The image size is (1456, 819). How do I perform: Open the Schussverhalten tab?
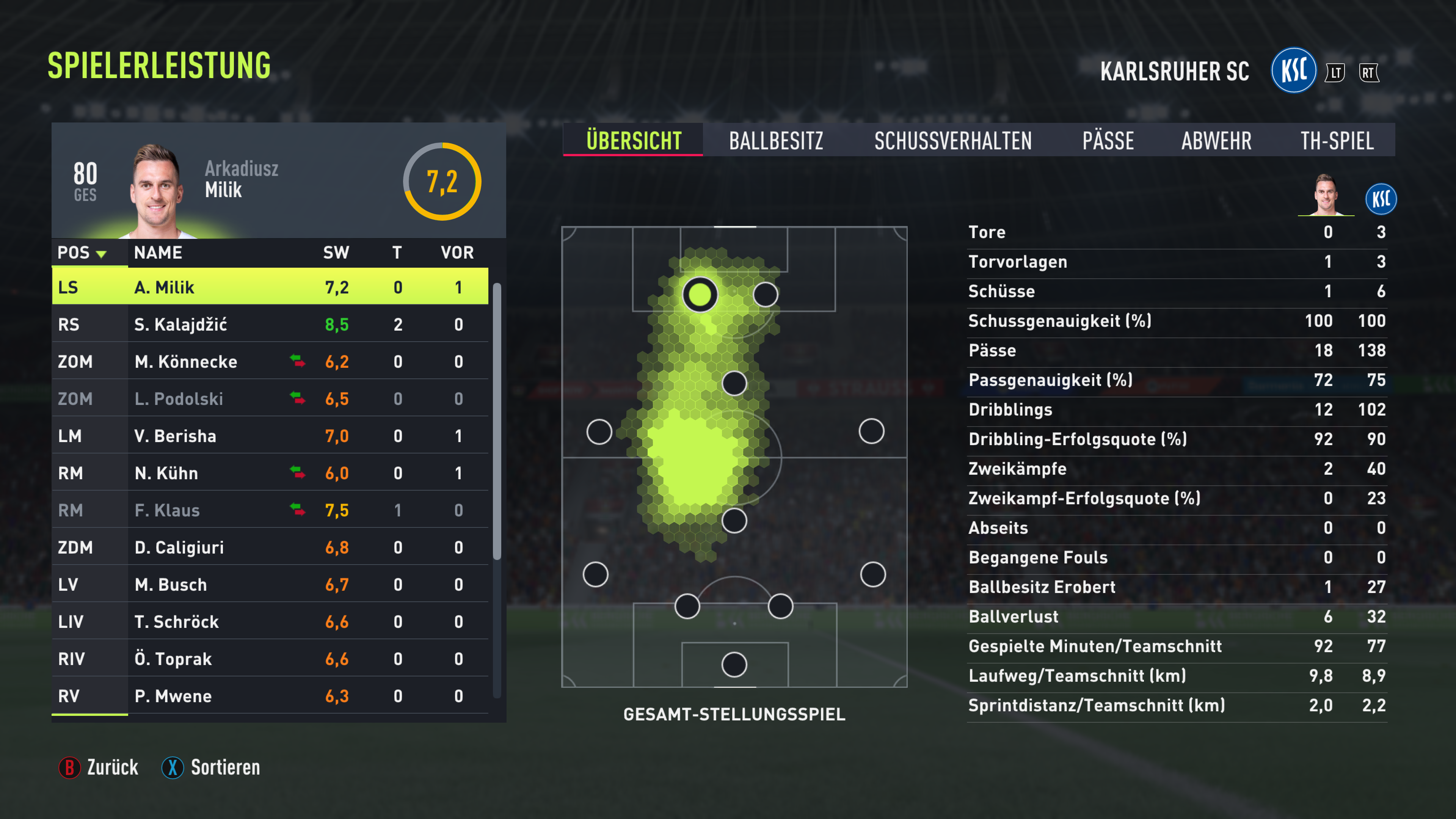952,141
